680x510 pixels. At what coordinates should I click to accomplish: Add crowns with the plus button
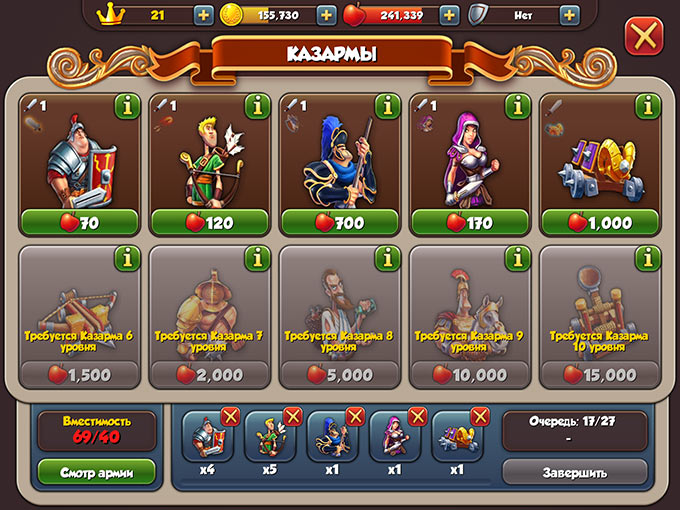[203, 15]
